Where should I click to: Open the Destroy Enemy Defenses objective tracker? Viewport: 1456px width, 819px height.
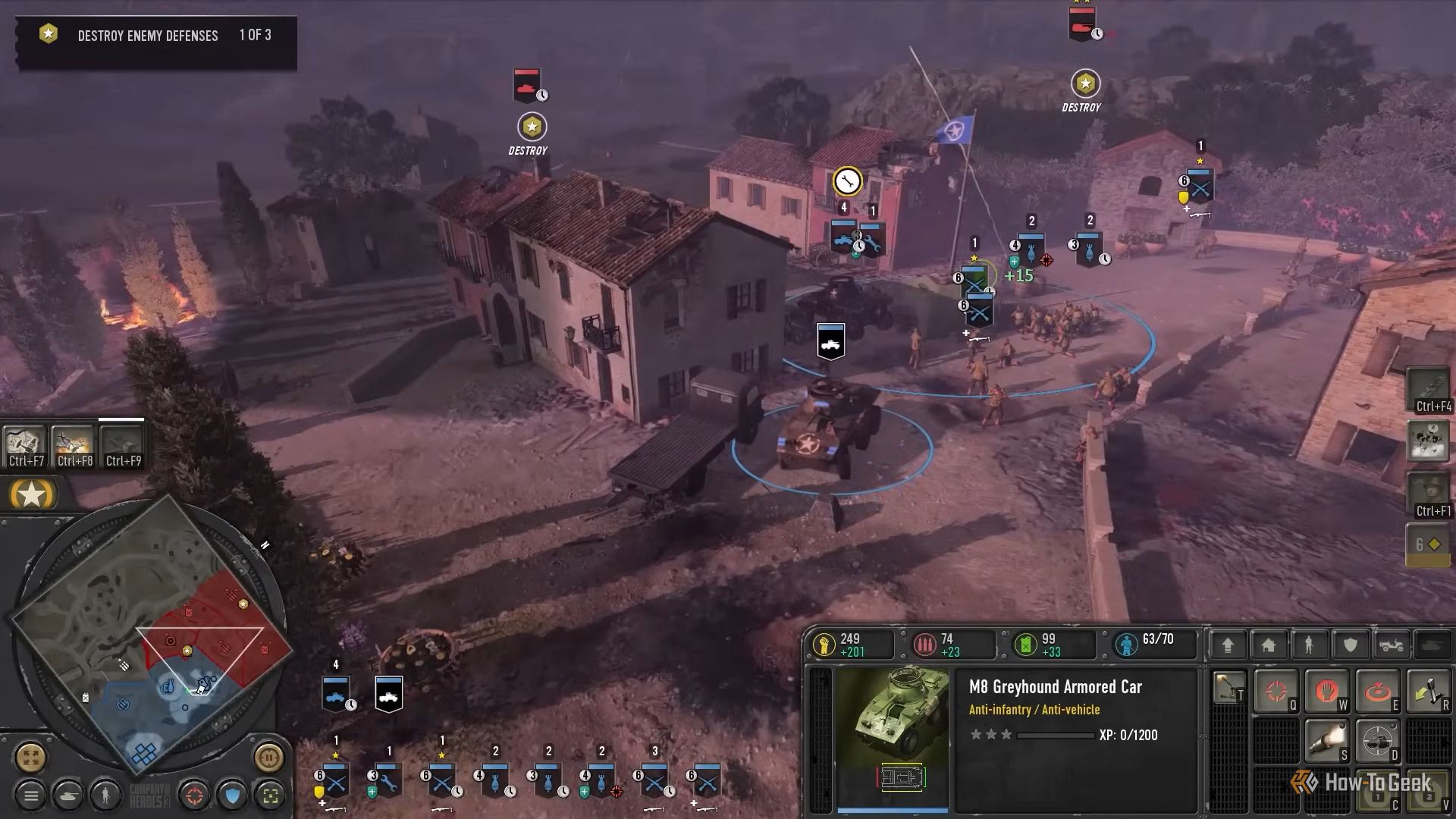point(155,36)
